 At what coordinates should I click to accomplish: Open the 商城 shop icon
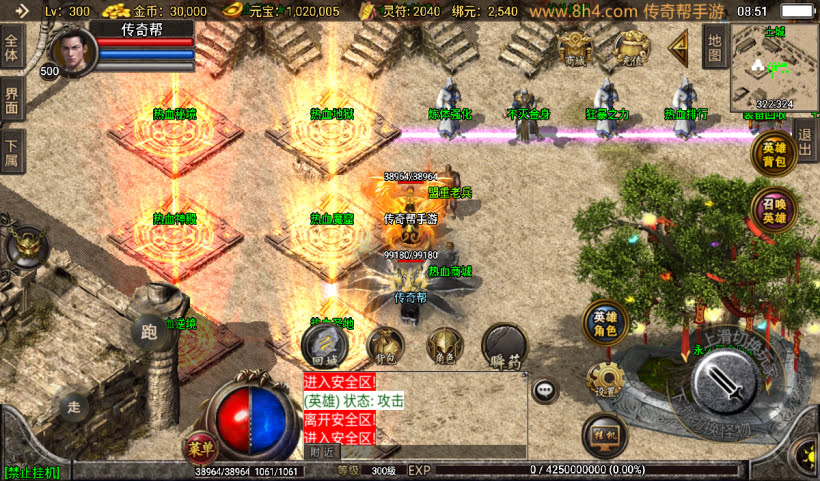point(575,47)
